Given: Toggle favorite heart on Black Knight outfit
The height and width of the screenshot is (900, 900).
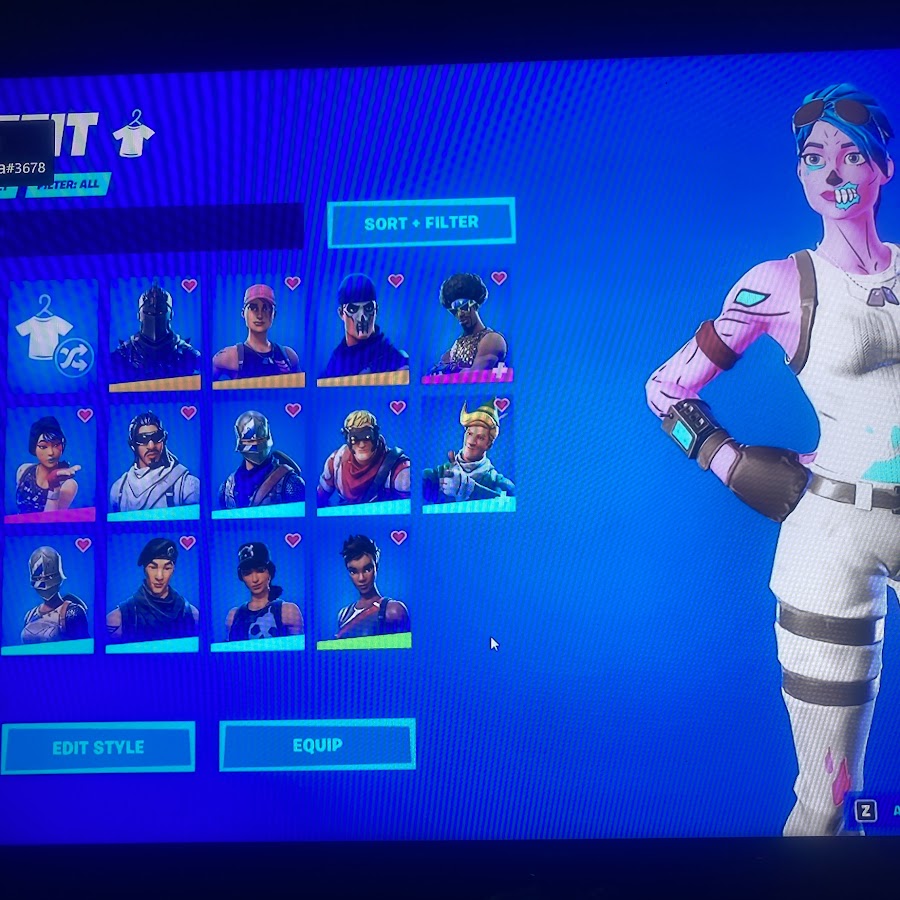Looking at the screenshot, I should tap(189, 286).
